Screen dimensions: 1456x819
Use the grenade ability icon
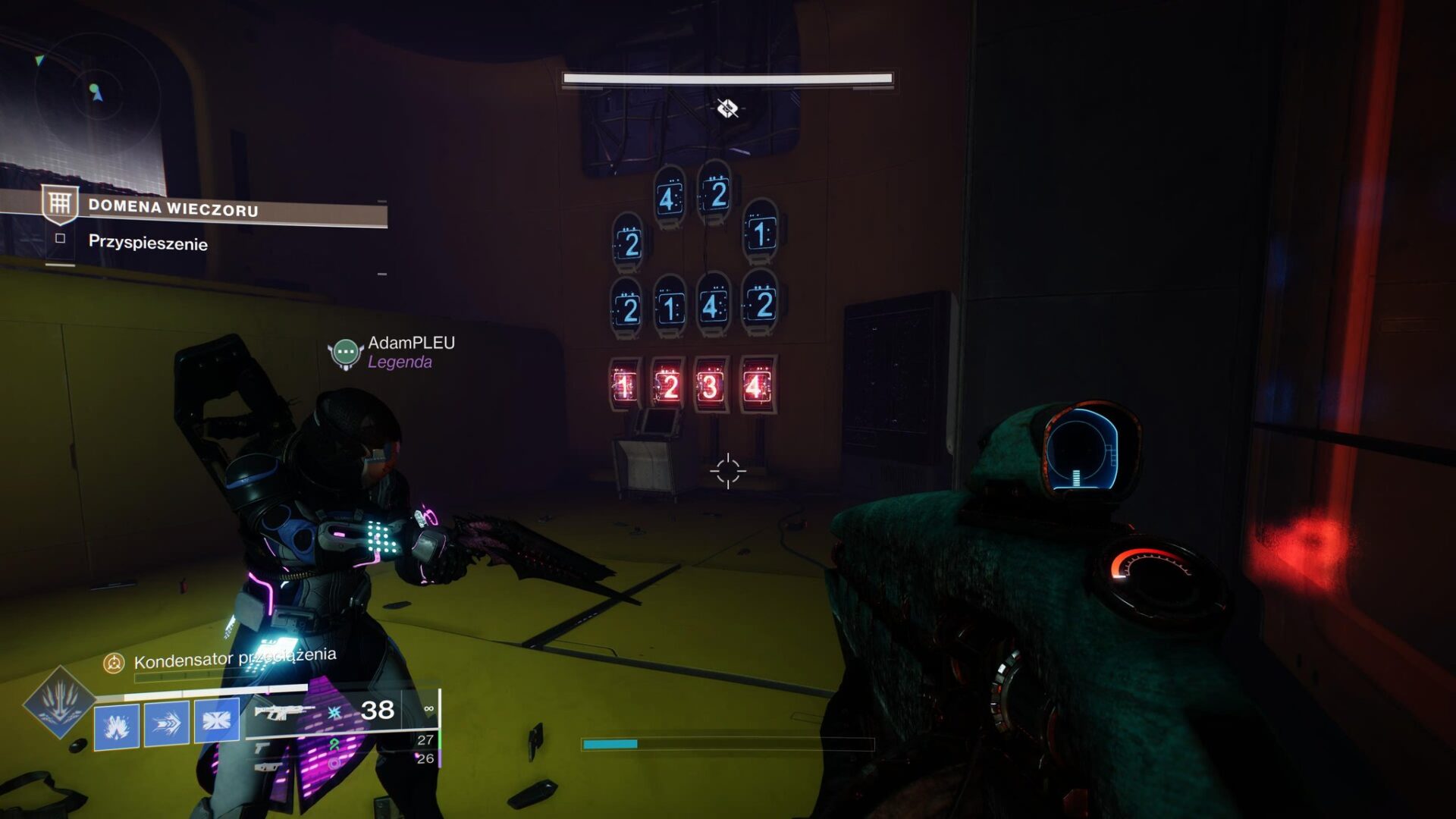(117, 725)
